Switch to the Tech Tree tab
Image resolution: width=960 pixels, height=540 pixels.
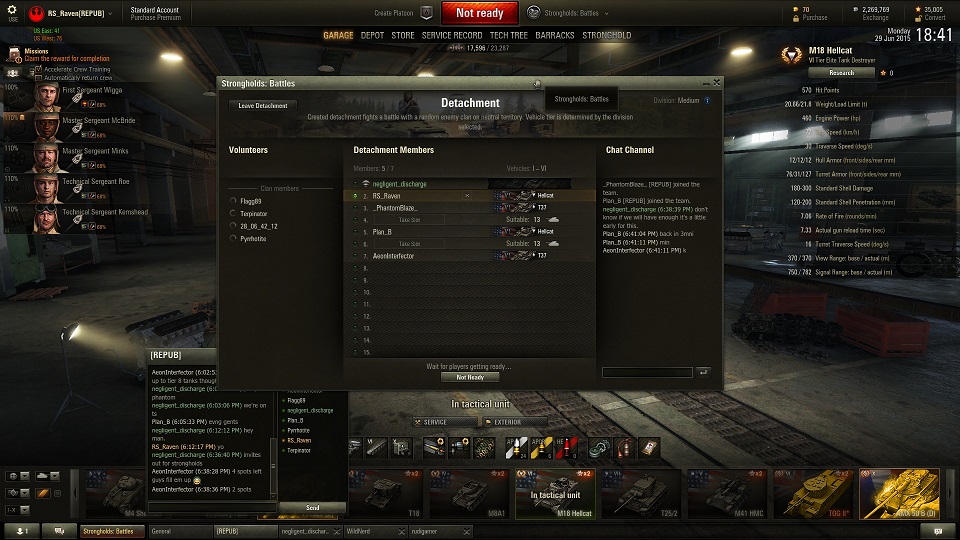509,35
